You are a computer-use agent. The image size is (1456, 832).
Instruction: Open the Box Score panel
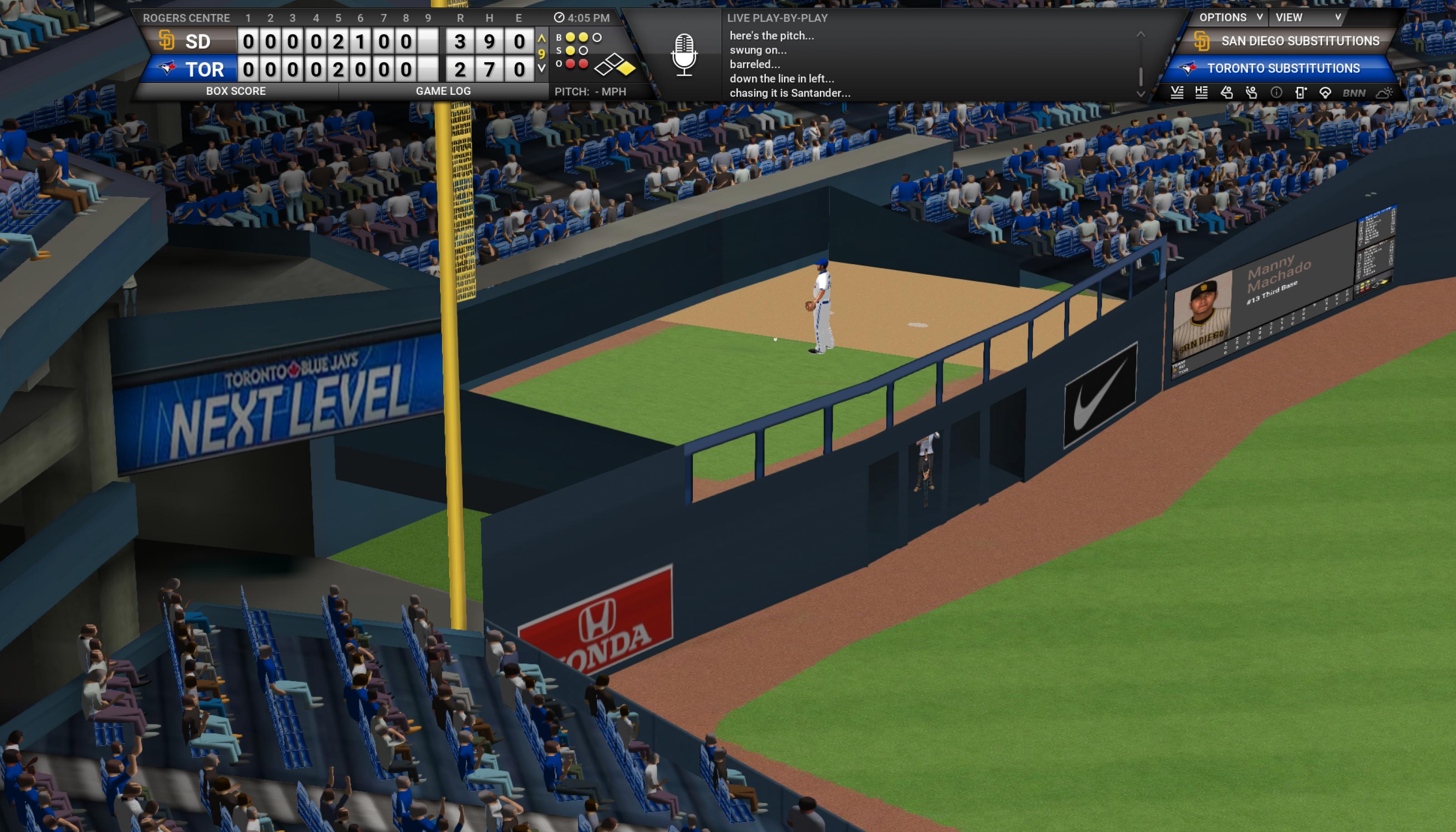point(235,91)
